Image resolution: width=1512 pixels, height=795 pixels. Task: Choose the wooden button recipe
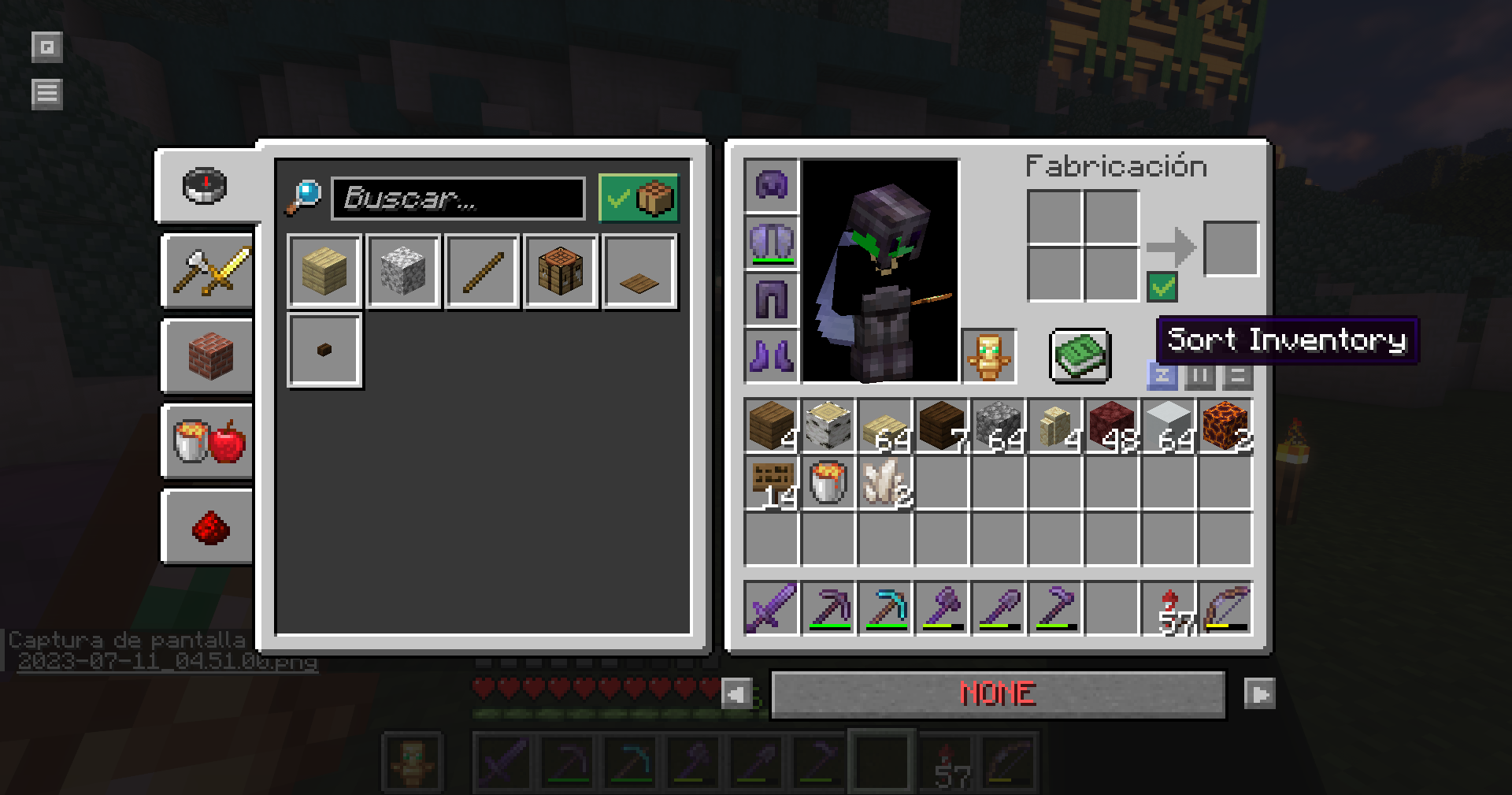[324, 350]
